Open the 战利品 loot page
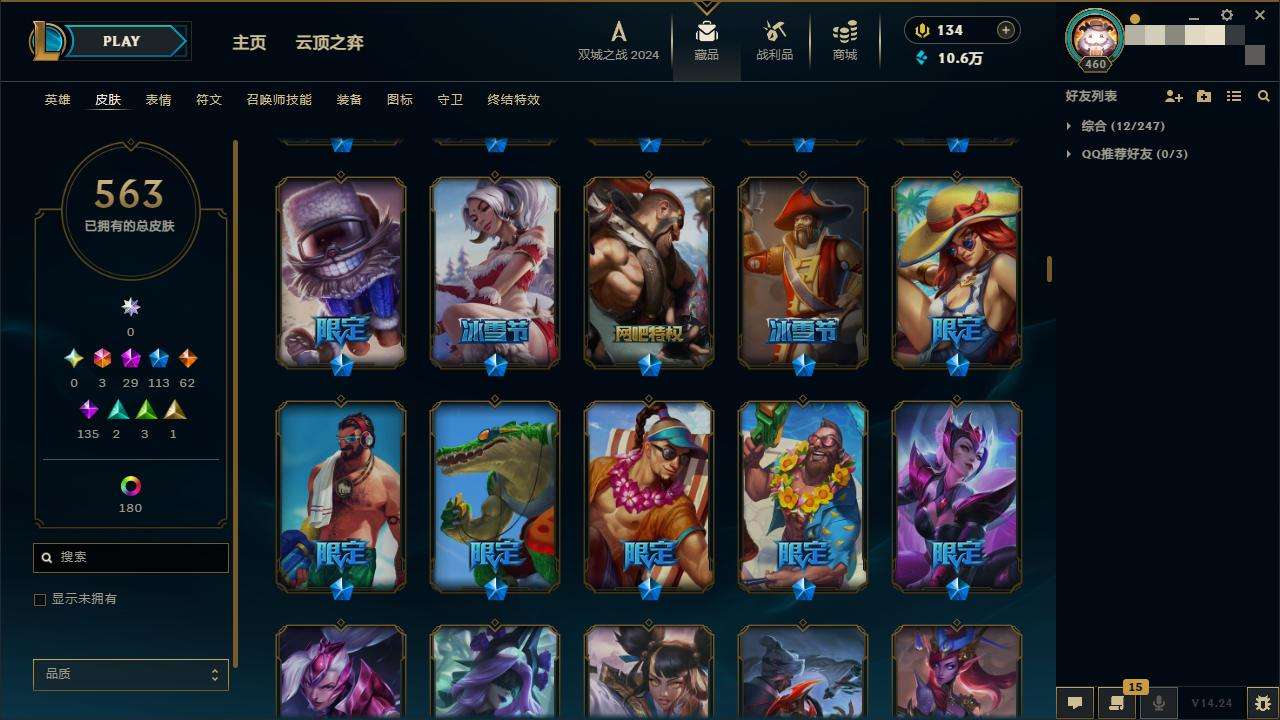Viewport: 1280px width, 720px height. [774, 41]
